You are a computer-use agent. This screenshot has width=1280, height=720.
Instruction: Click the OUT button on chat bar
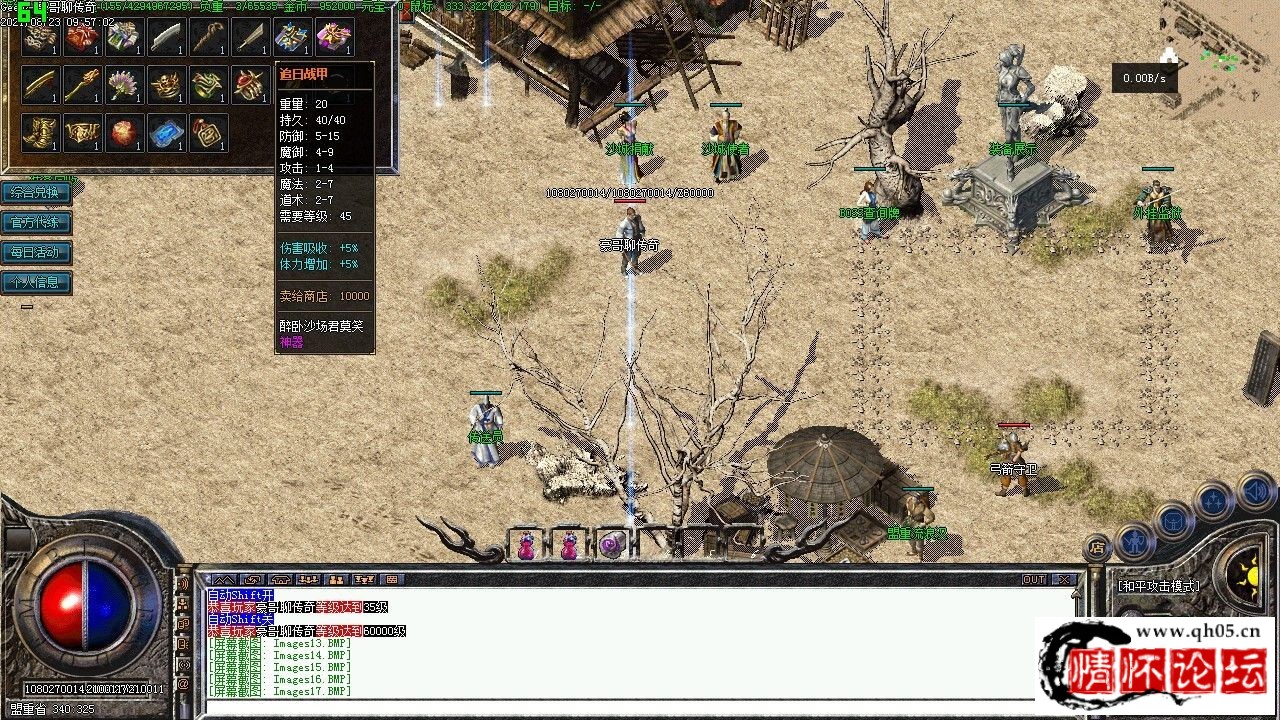coord(1034,579)
